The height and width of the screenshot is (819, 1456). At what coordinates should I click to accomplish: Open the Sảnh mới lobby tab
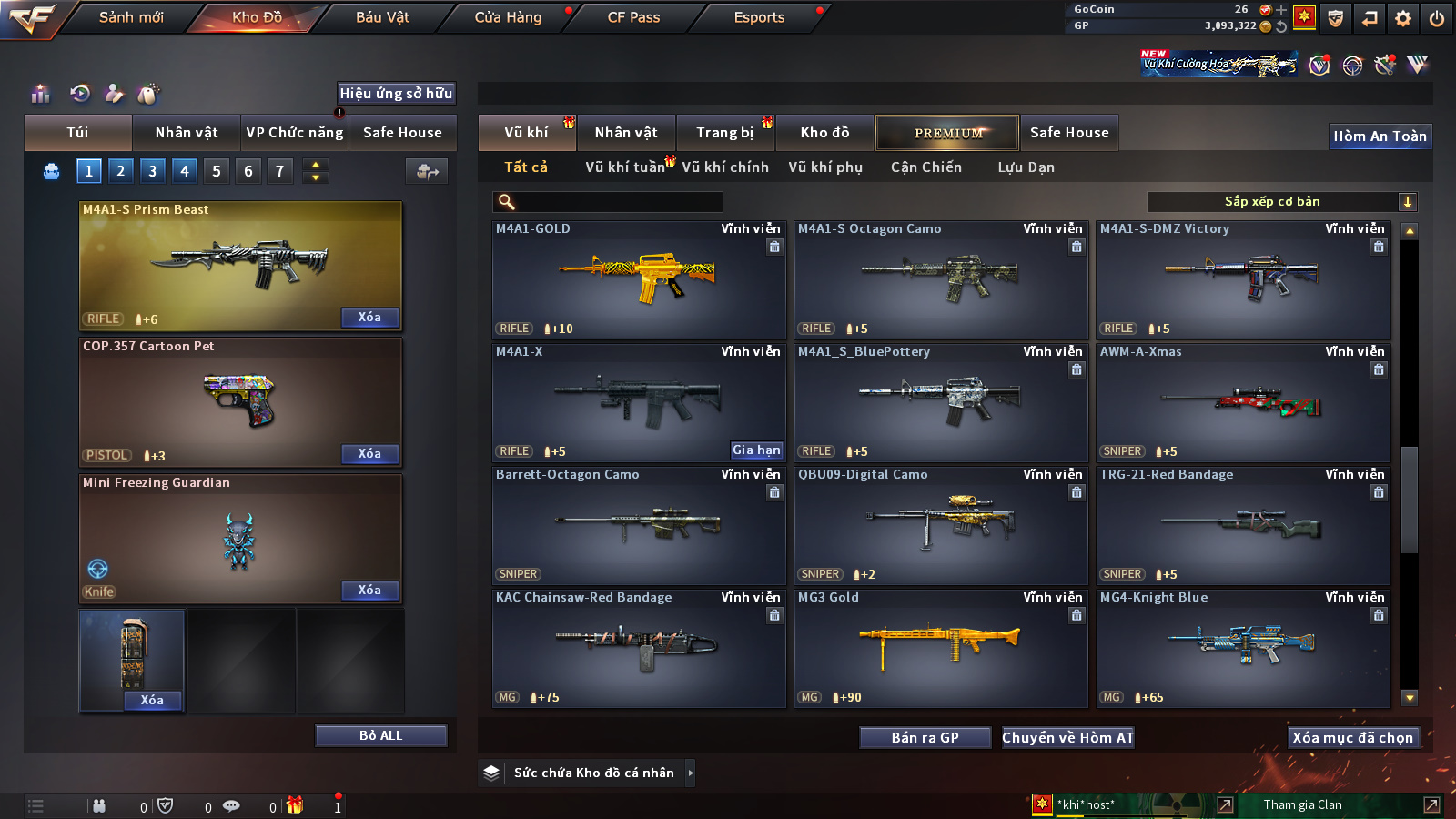tap(131, 17)
